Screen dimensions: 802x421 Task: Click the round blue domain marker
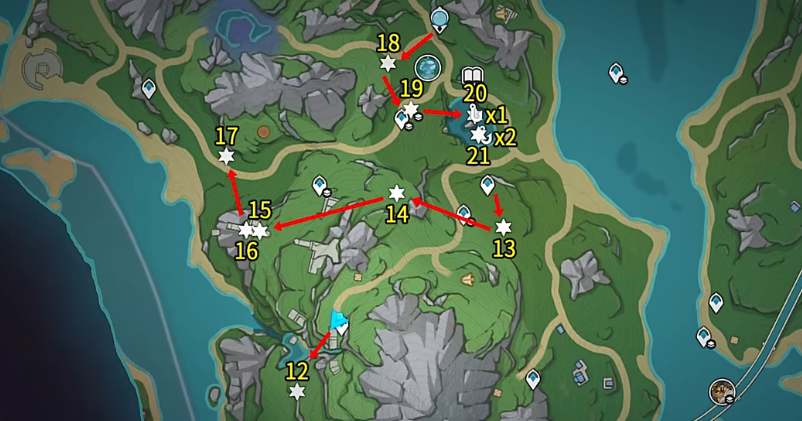429,67
